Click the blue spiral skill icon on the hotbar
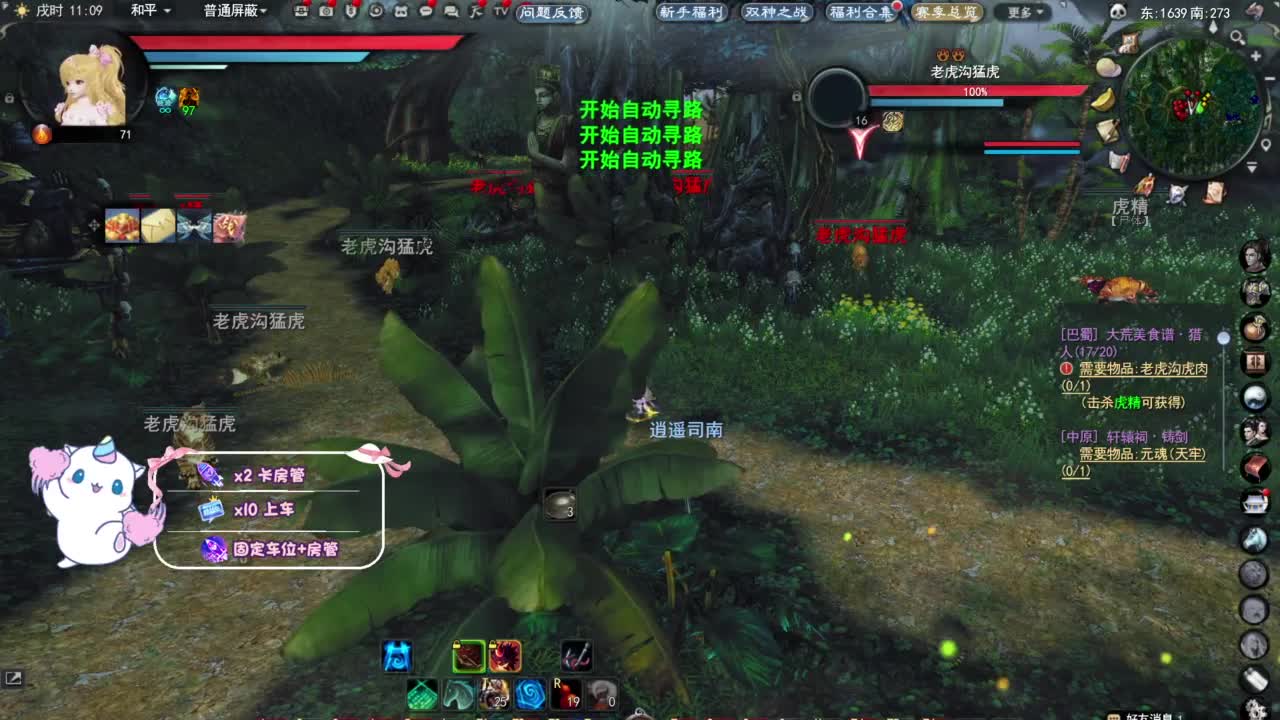 530,694
